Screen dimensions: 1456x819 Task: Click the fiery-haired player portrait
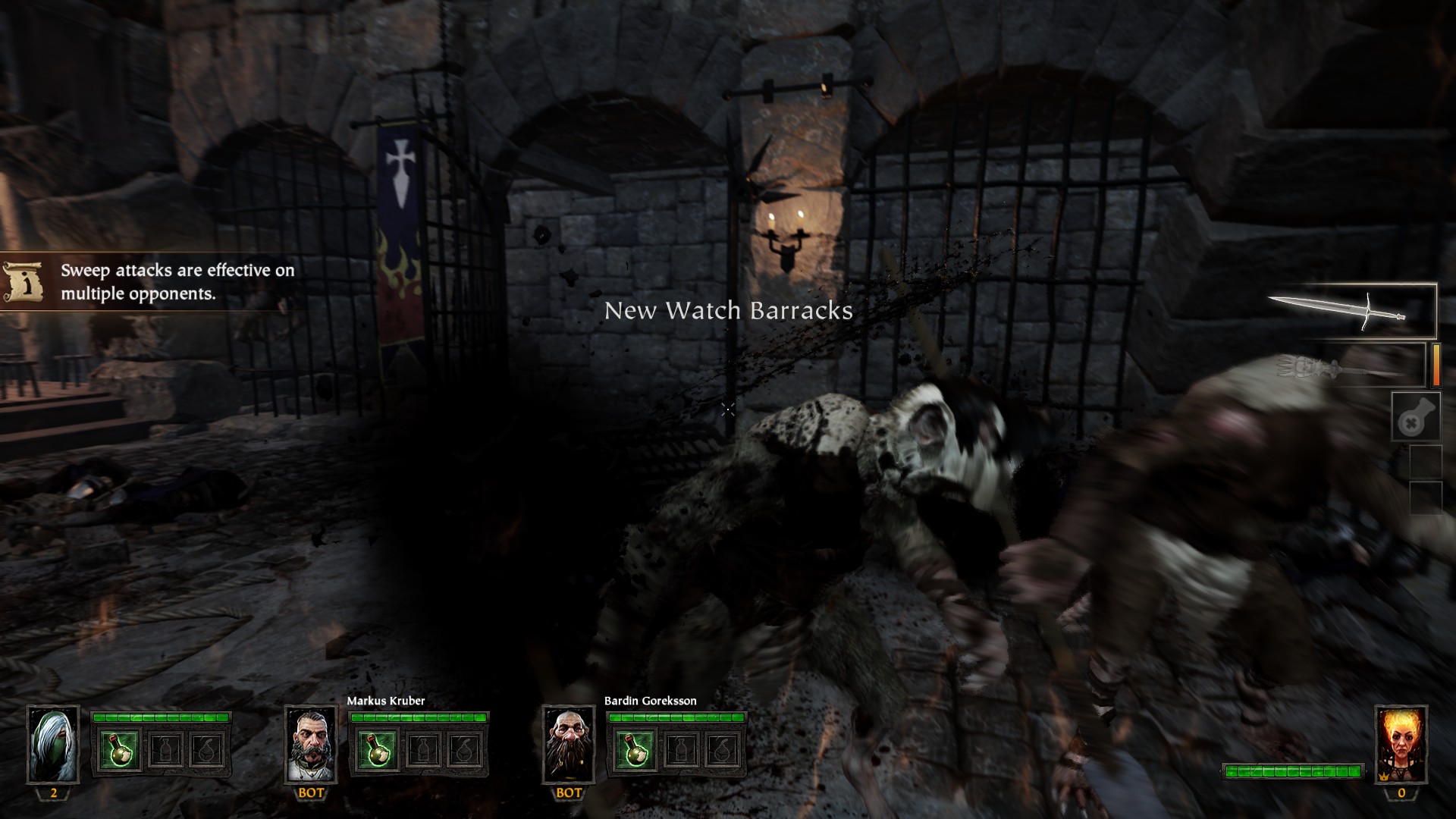pos(1401,745)
